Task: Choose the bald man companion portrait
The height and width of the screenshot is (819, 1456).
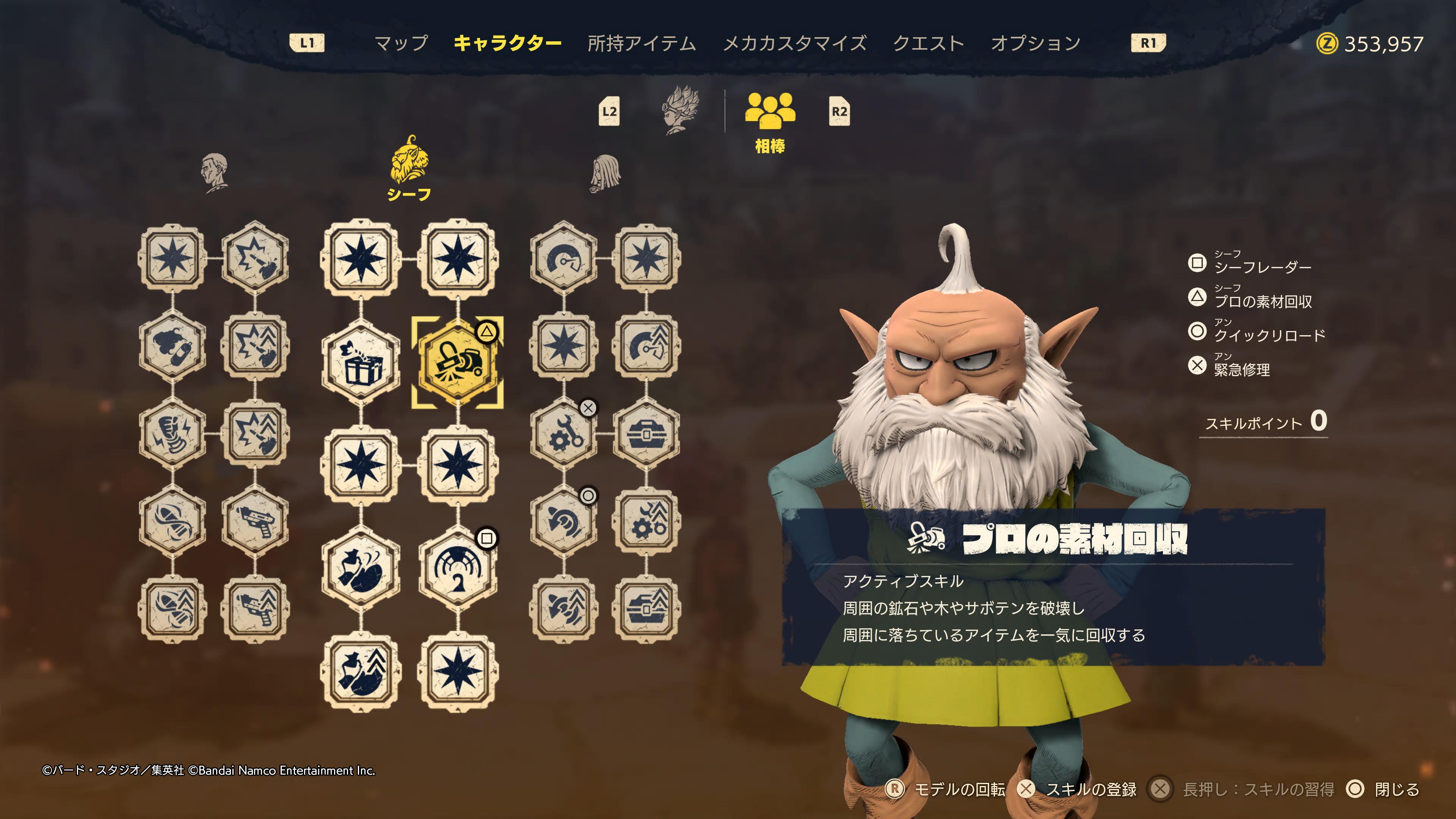Action: (x=214, y=172)
